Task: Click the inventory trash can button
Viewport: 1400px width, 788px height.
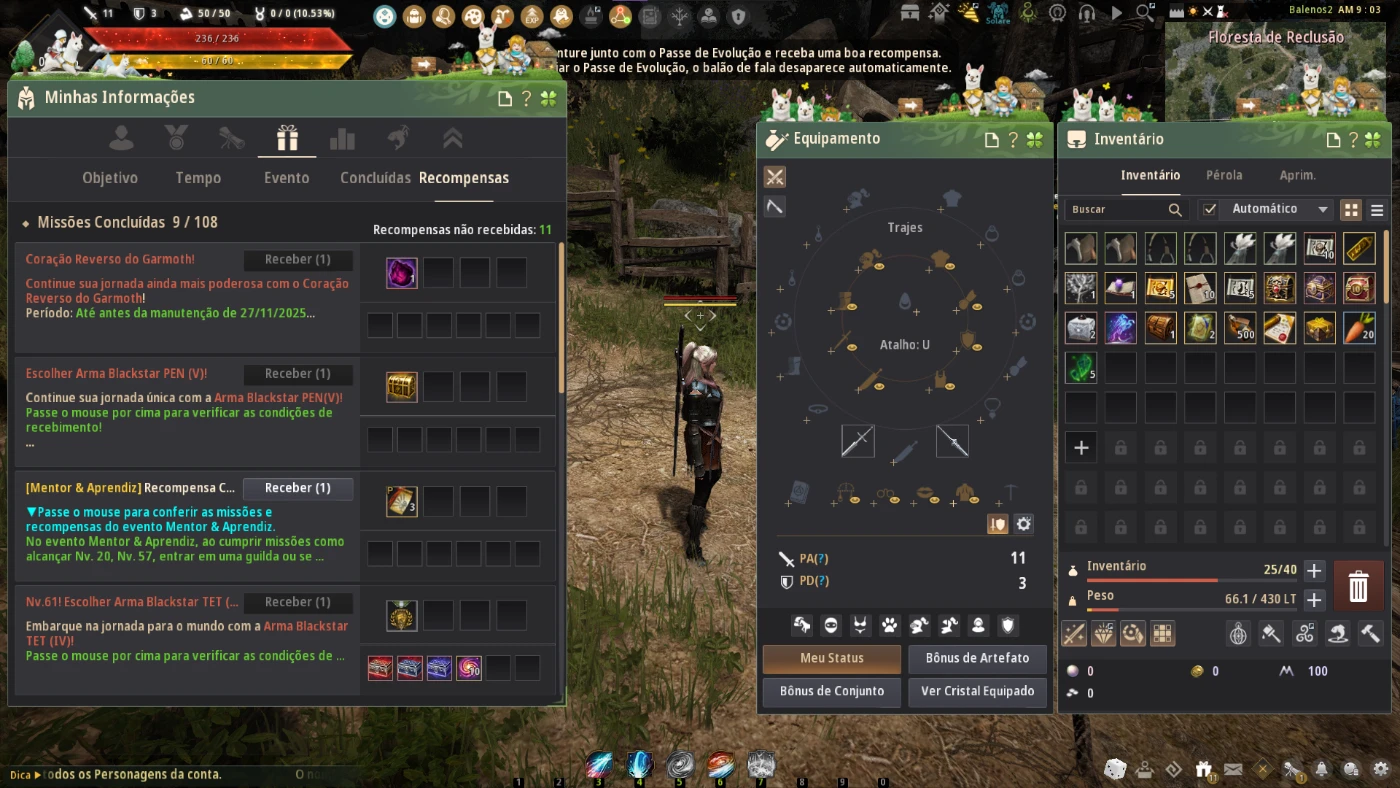Action: coord(1358,586)
